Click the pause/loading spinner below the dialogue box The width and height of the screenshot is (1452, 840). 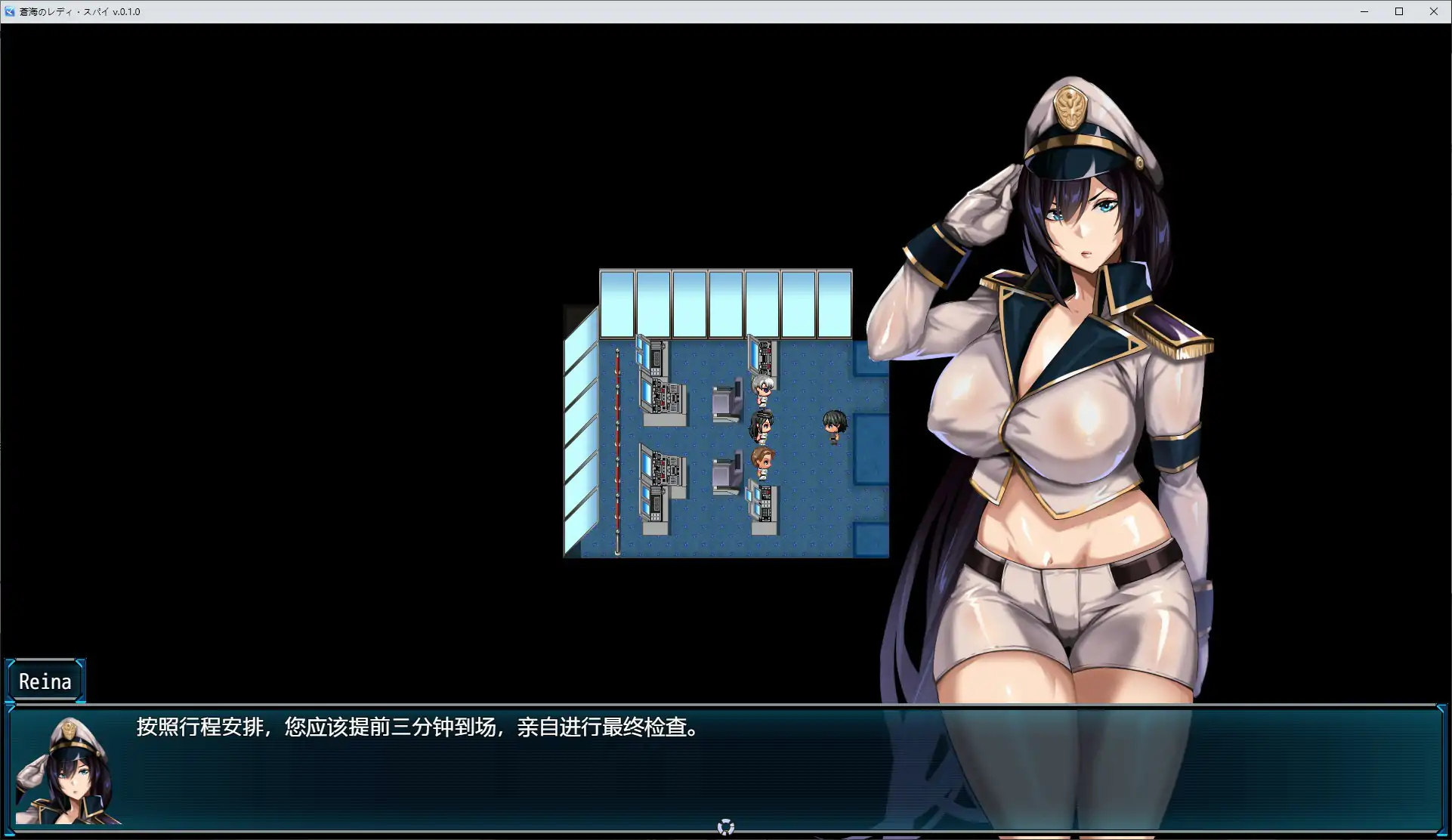(726, 826)
